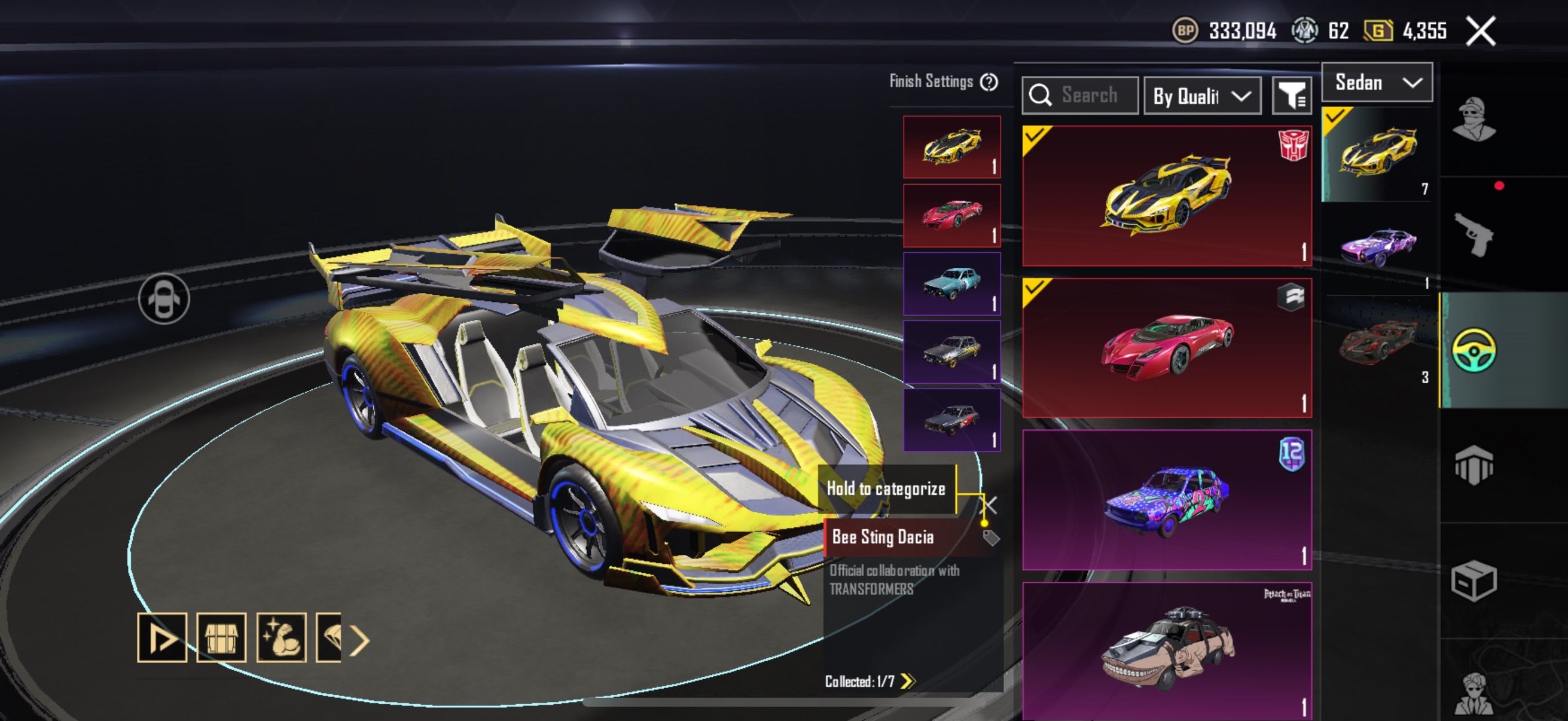
Task: Select the teal Dacia finish thumbnail
Action: tap(951, 284)
